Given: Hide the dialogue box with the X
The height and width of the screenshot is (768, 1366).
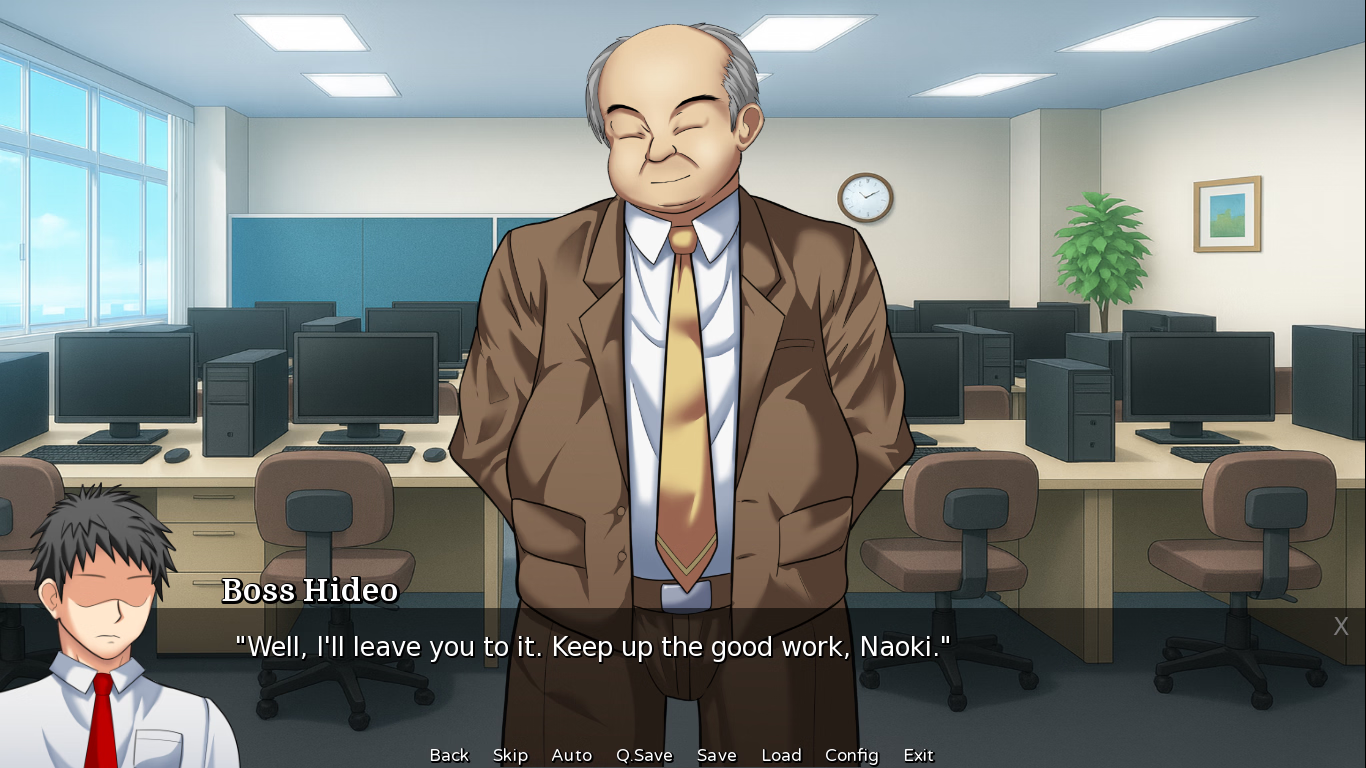Looking at the screenshot, I should (x=1341, y=627).
